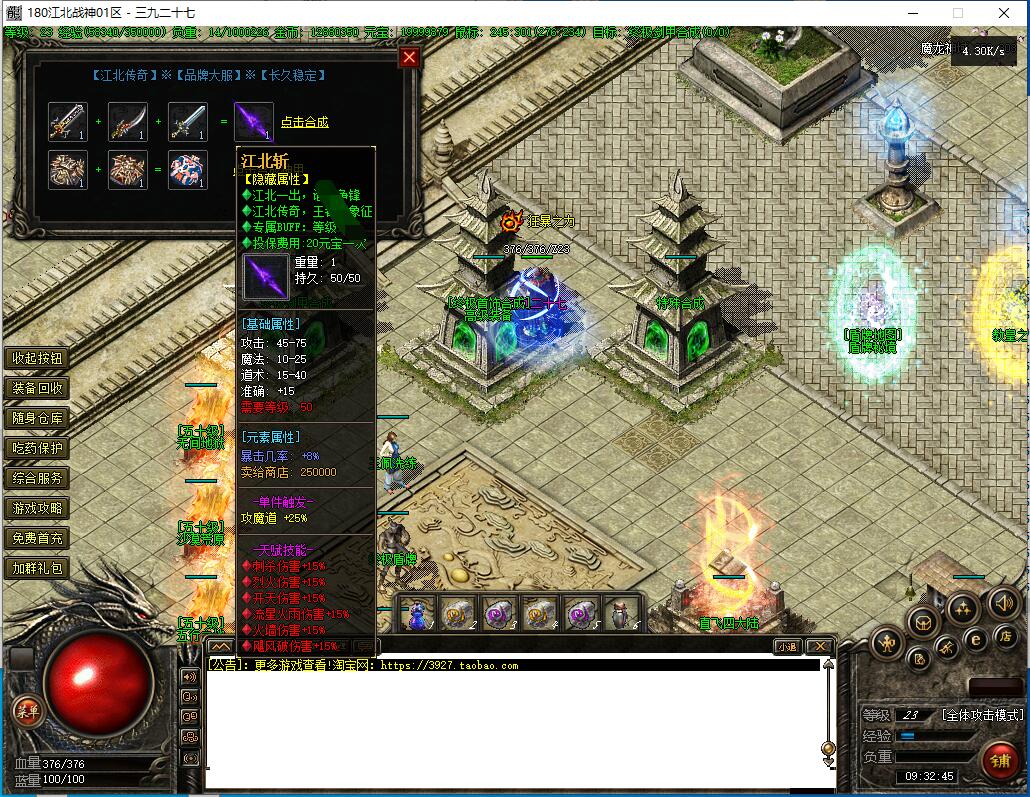
Task: Maximize the game window
Action: click(958, 13)
